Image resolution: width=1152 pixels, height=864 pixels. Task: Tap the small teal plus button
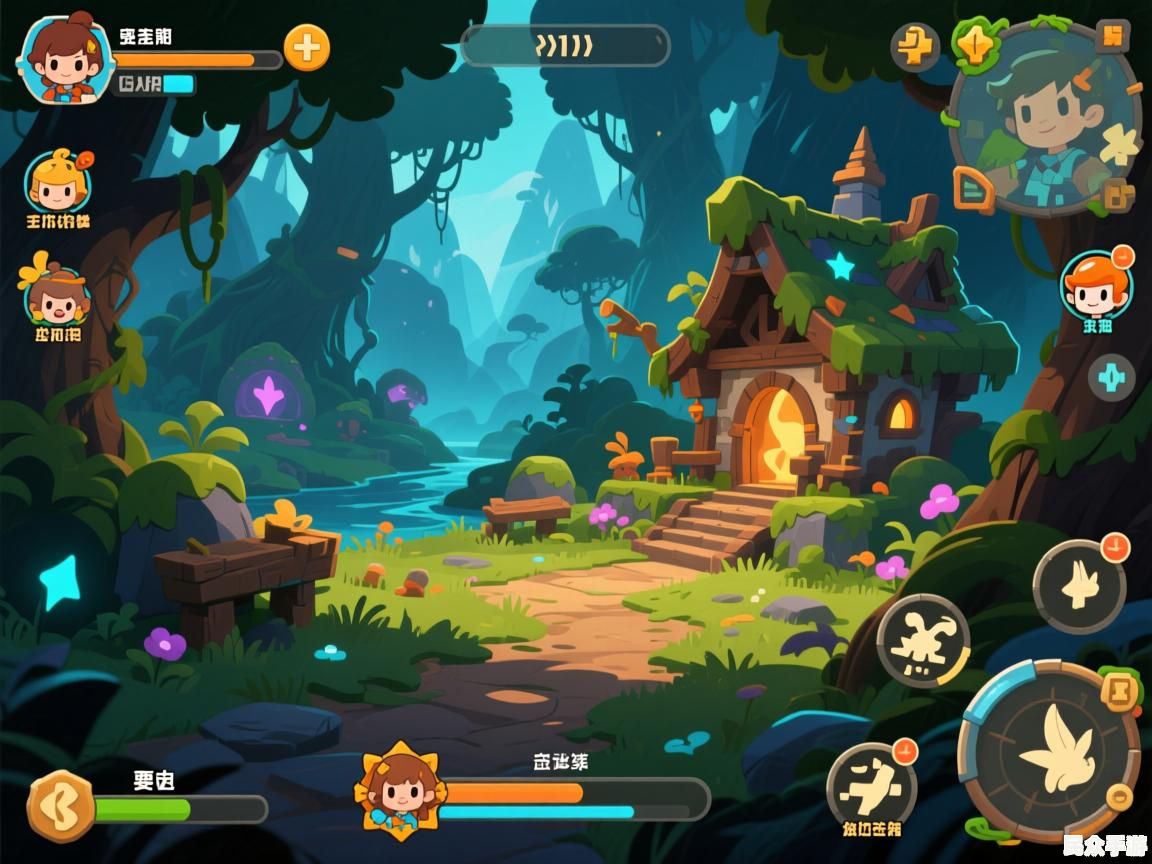[1111, 378]
